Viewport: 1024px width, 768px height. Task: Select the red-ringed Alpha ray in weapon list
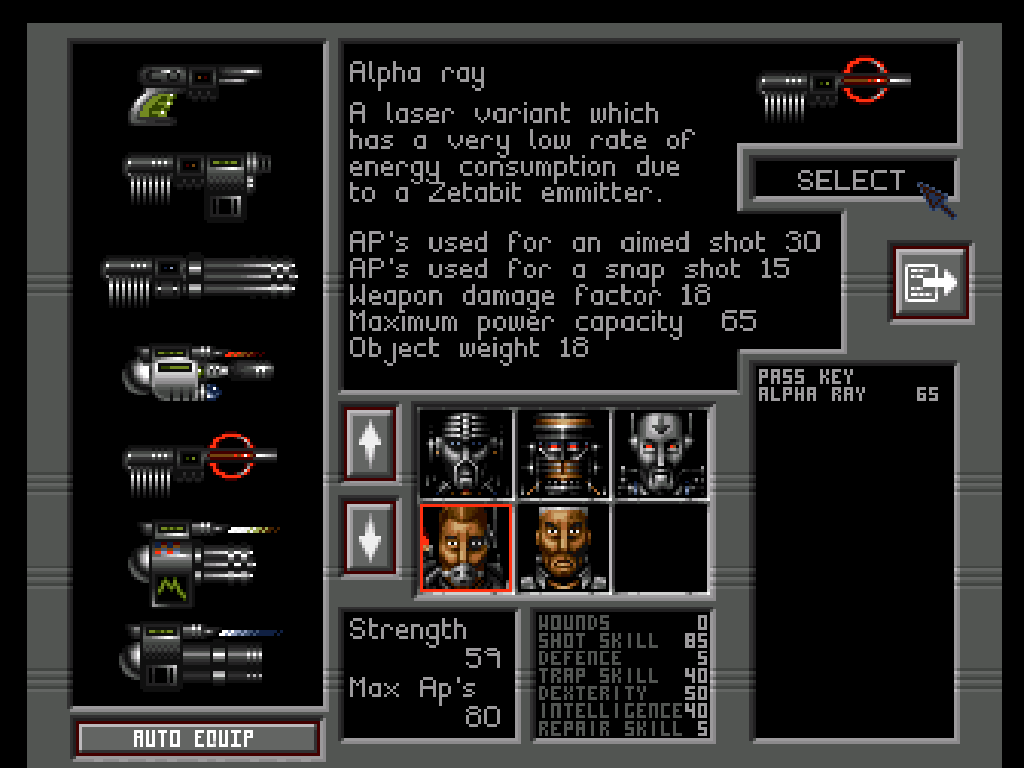pos(200,460)
